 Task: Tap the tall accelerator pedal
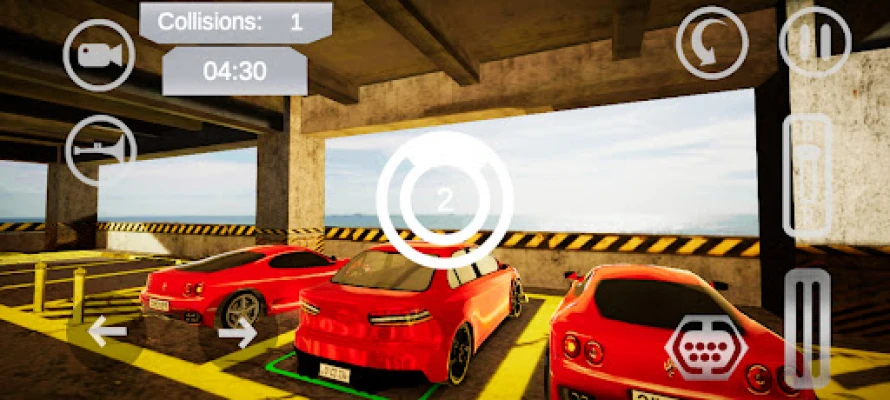808,176
